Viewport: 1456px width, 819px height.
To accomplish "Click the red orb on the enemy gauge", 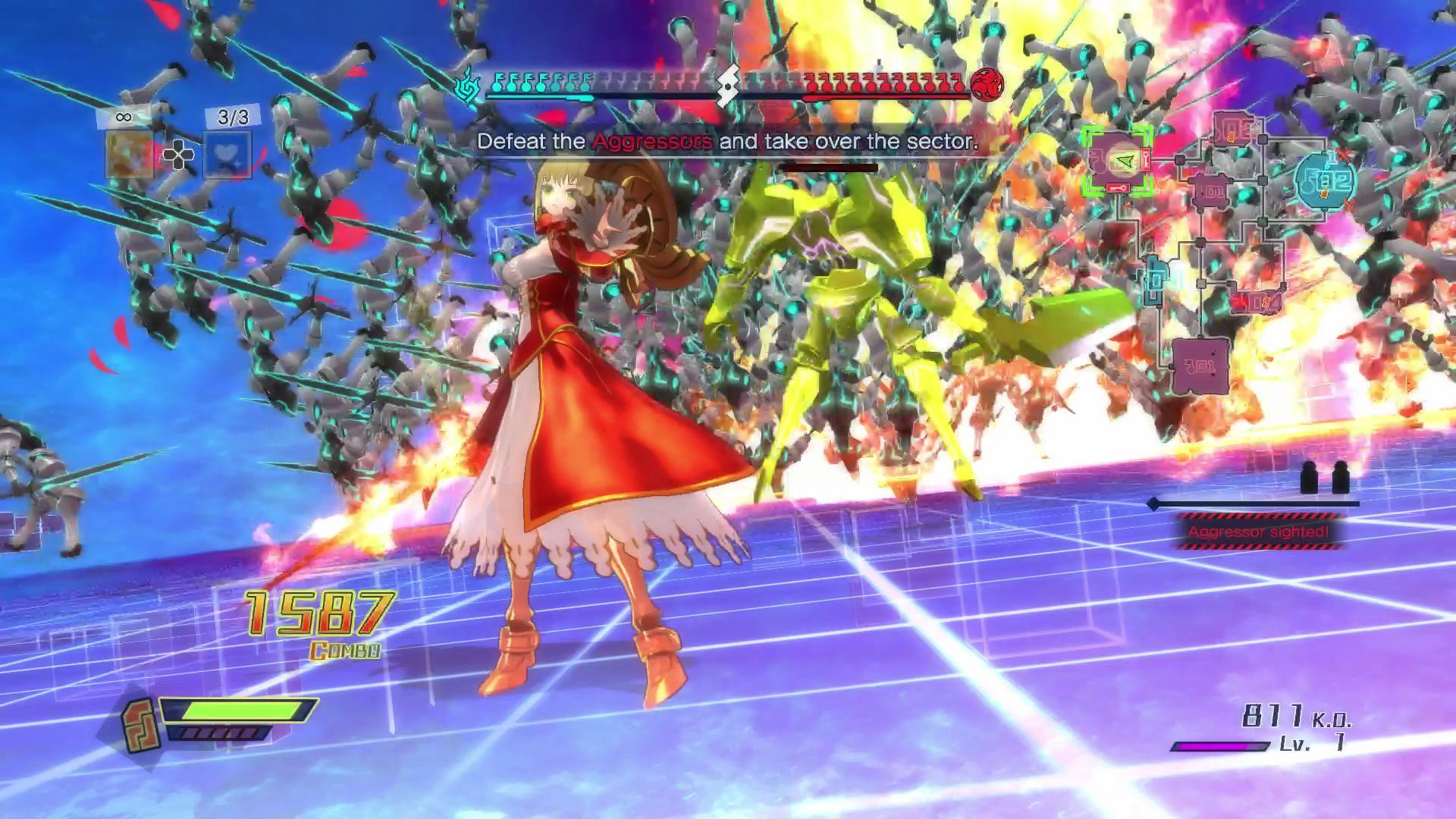I will pyautogui.click(x=987, y=85).
